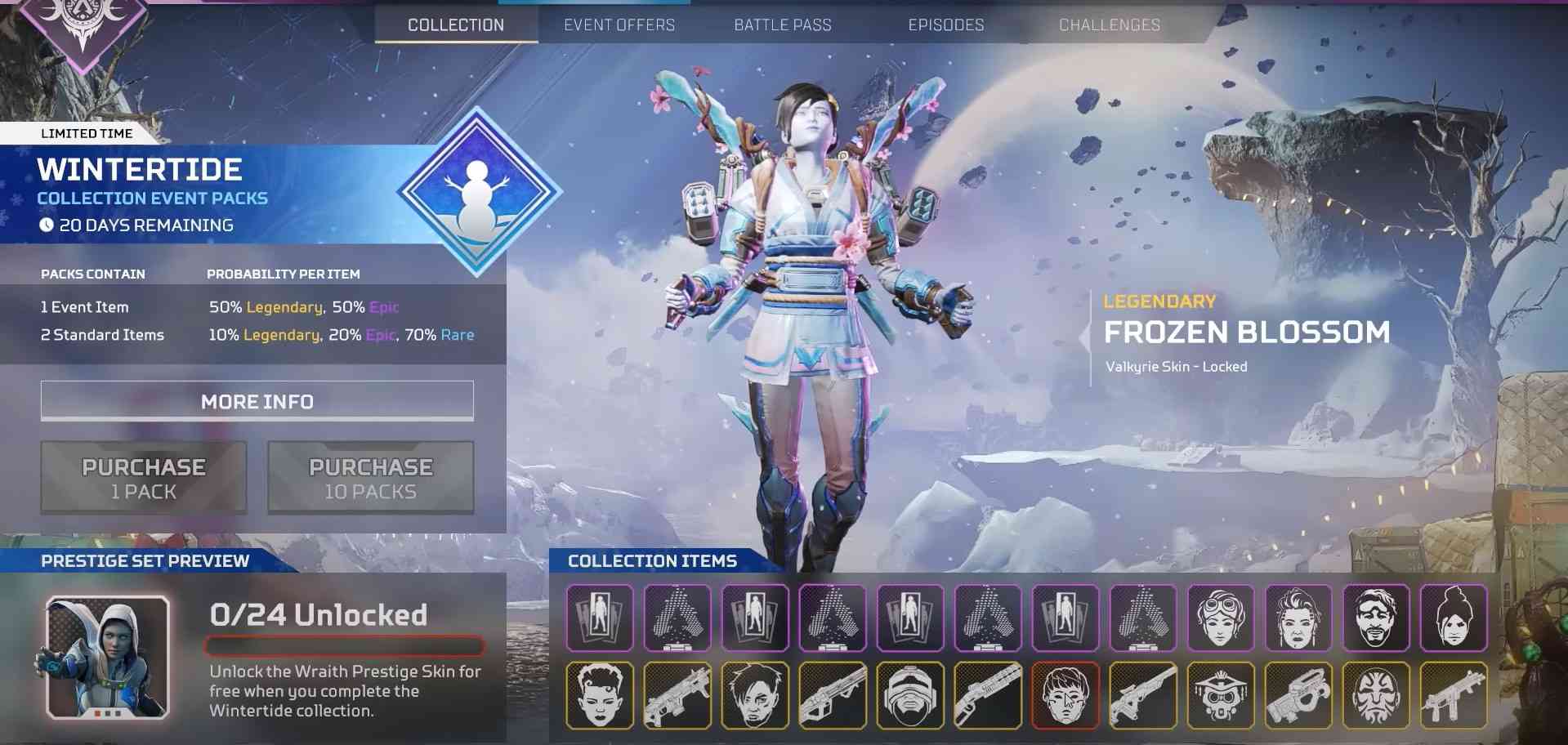Viewport: 1568px width, 745px height.
Task: Go to the Episodes tab
Action: [x=946, y=25]
